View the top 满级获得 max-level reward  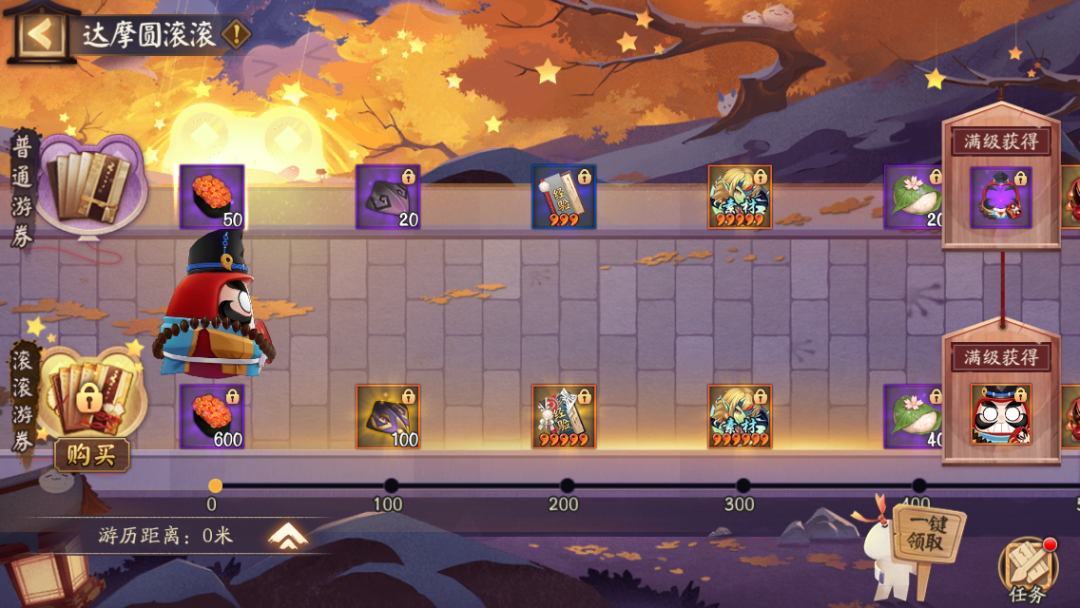coord(1001,197)
